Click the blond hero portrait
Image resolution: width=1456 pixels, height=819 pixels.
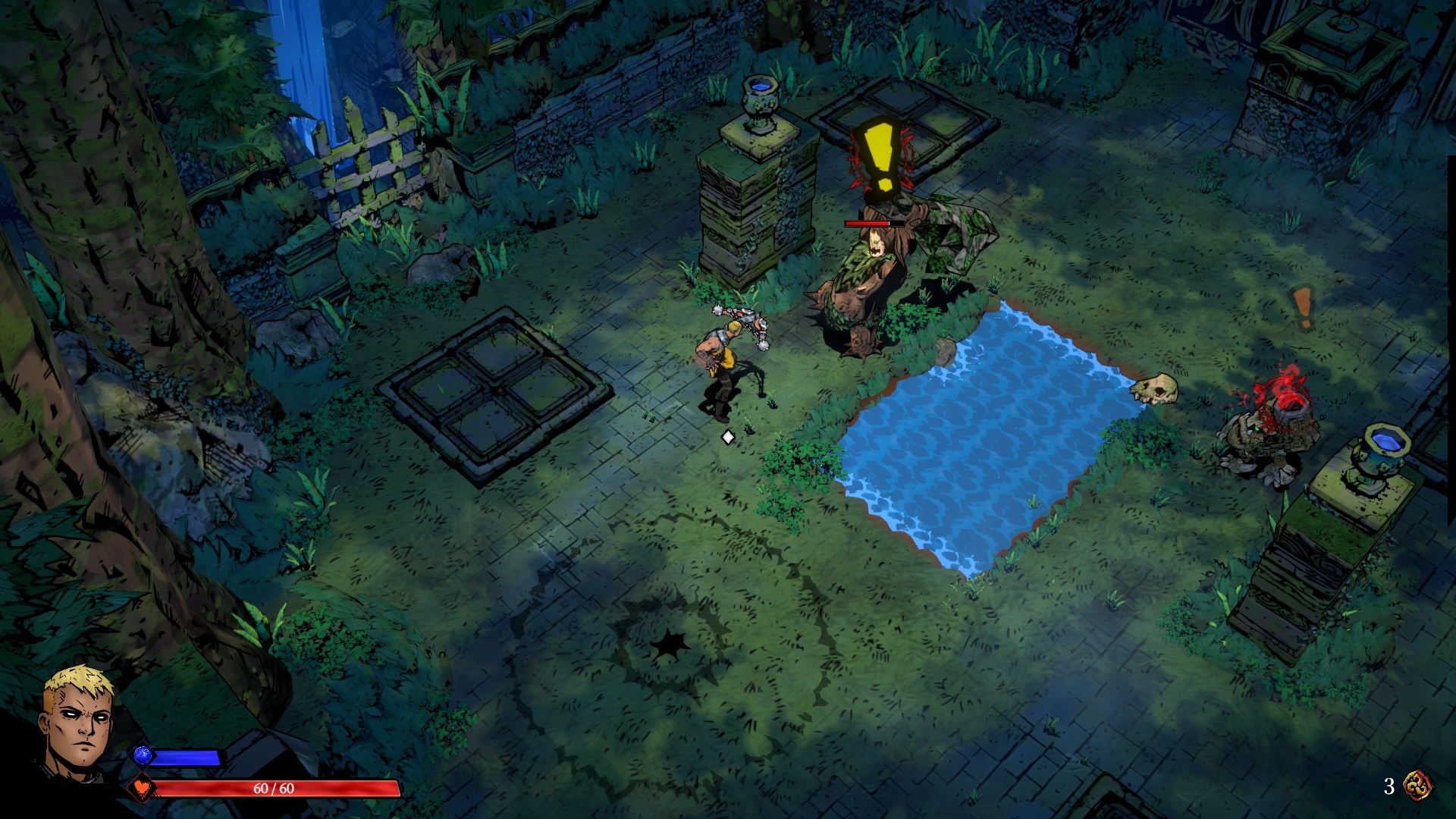click(x=78, y=720)
